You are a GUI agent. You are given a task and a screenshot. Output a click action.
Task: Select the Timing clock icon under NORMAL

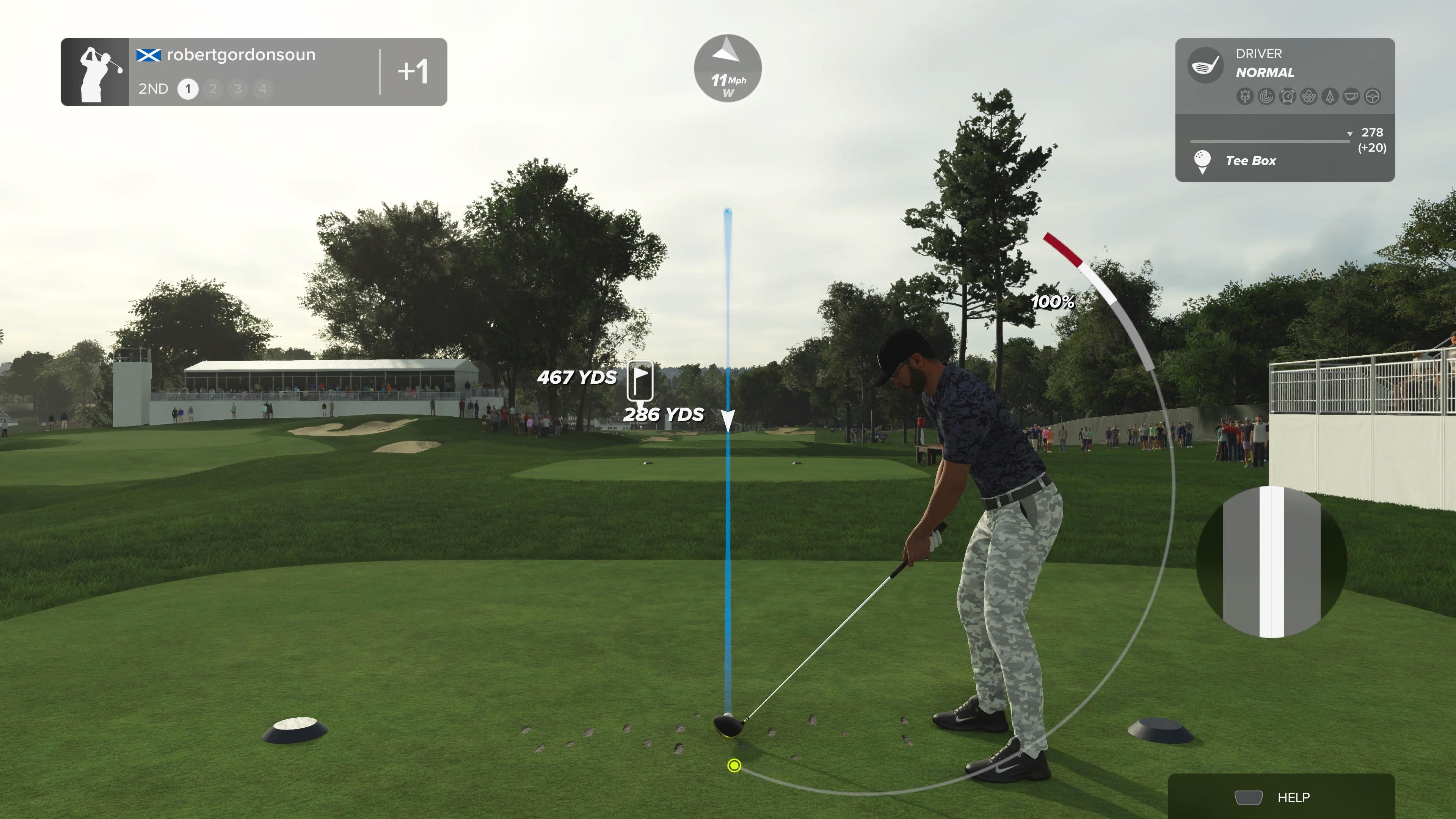click(x=1288, y=96)
